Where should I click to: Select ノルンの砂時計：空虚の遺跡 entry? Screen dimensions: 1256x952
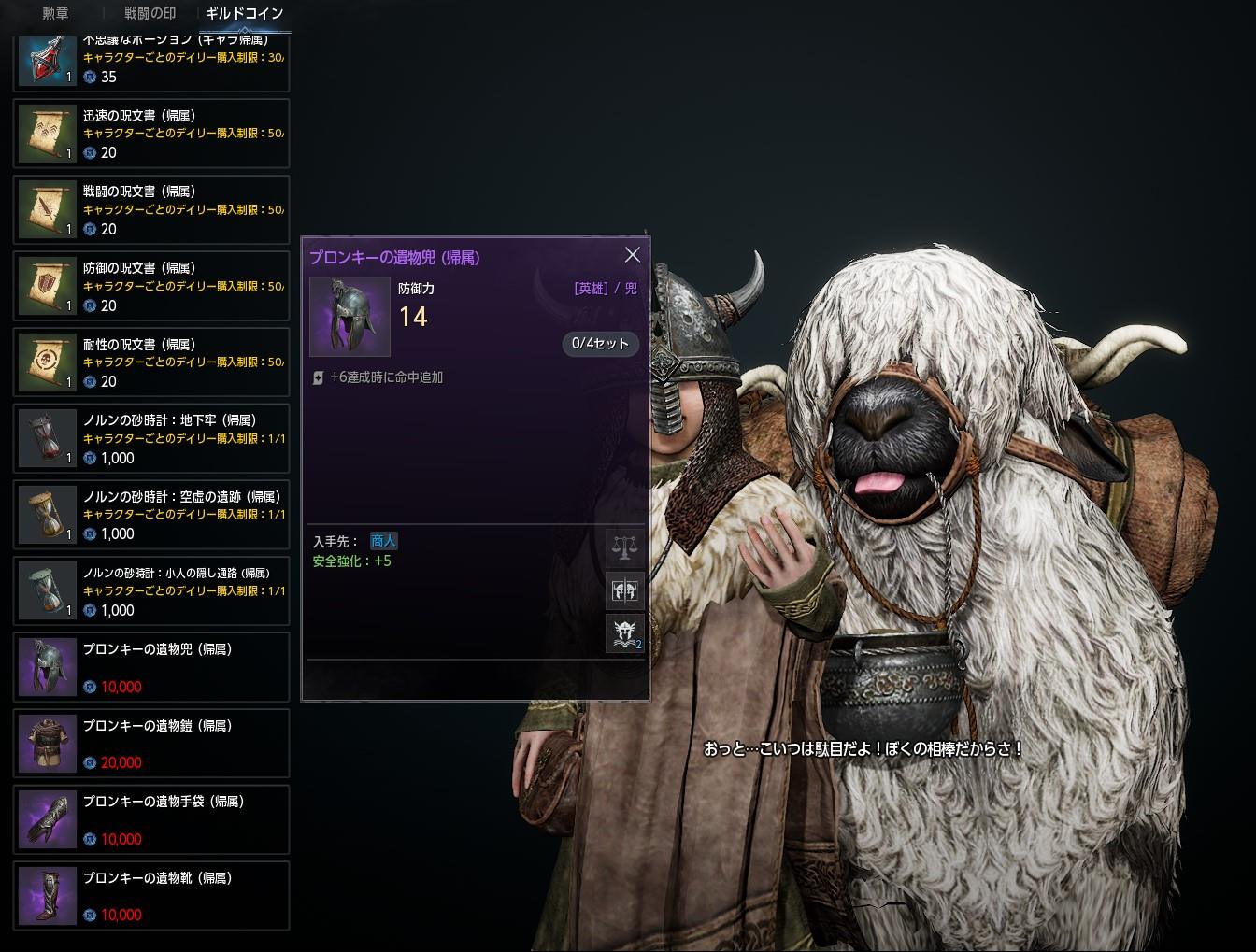(x=151, y=515)
